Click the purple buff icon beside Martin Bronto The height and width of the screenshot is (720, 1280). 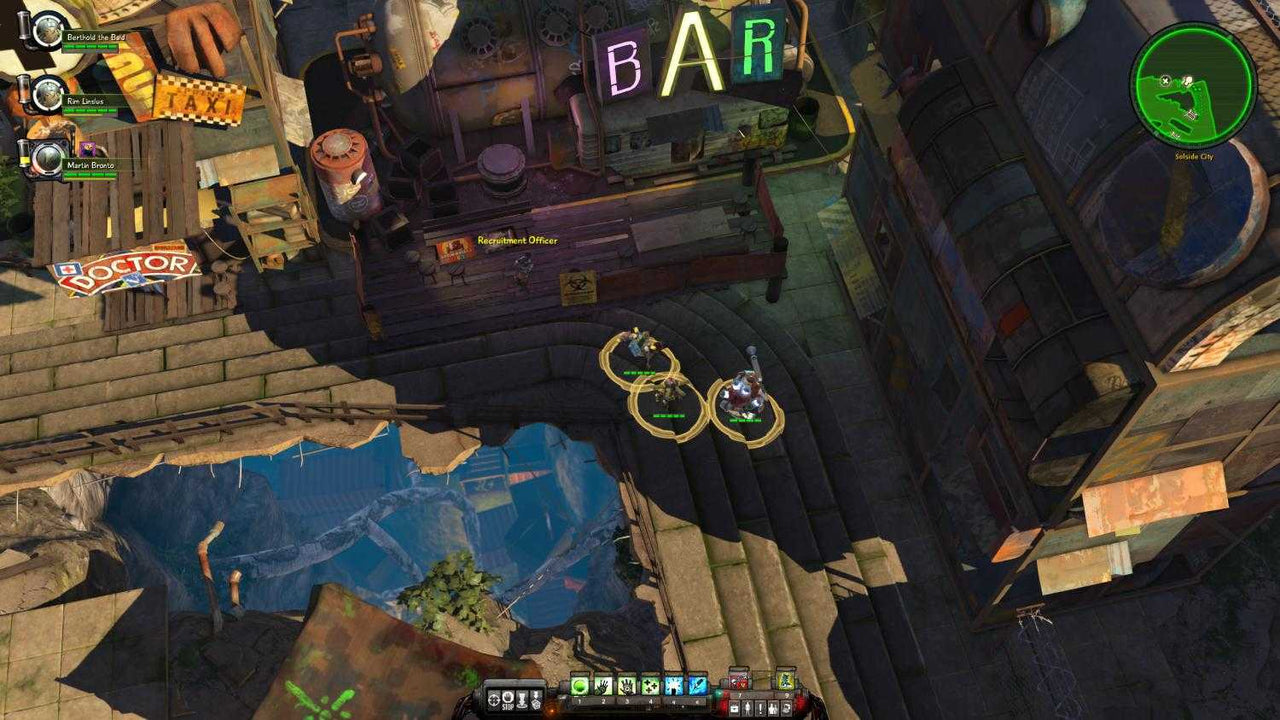click(88, 149)
